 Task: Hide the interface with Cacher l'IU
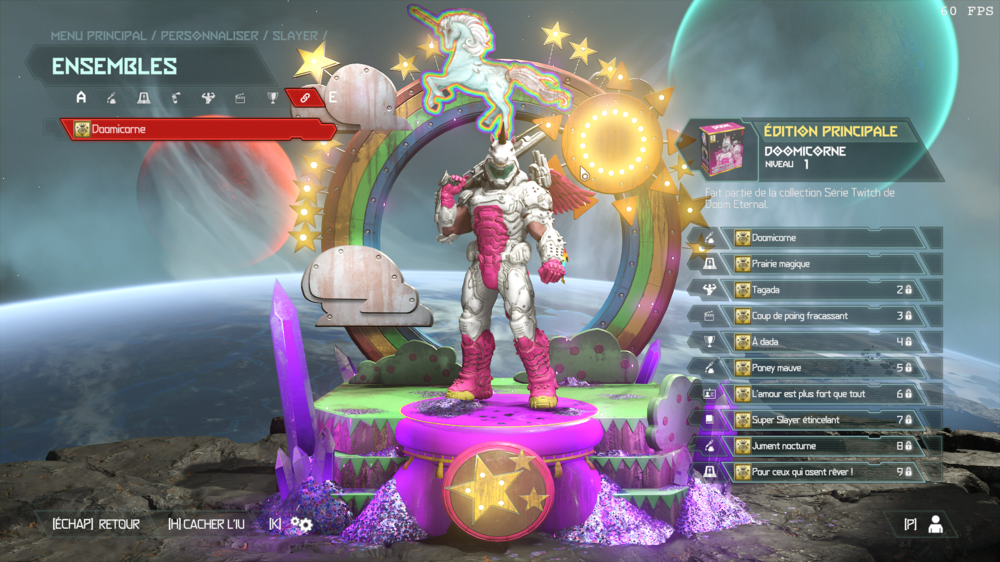click(209, 524)
